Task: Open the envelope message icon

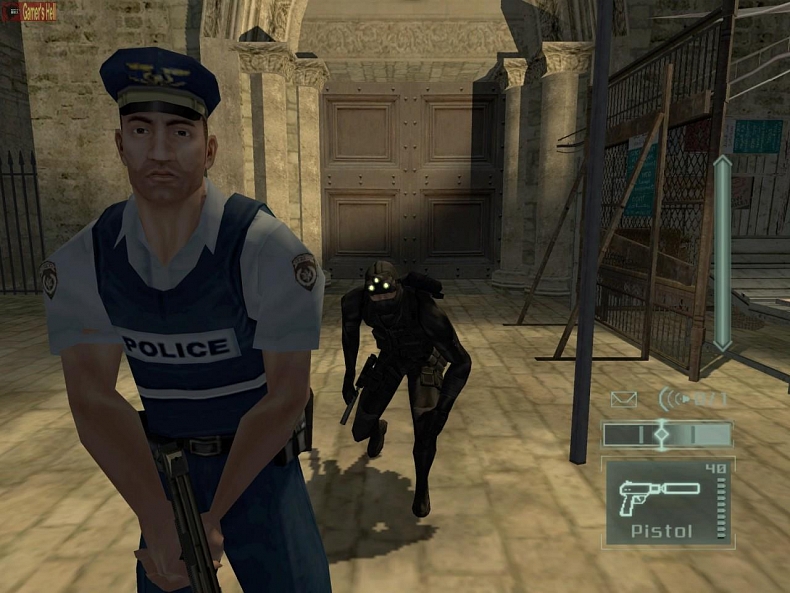Action: pyautogui.click(x=624, y=400)
